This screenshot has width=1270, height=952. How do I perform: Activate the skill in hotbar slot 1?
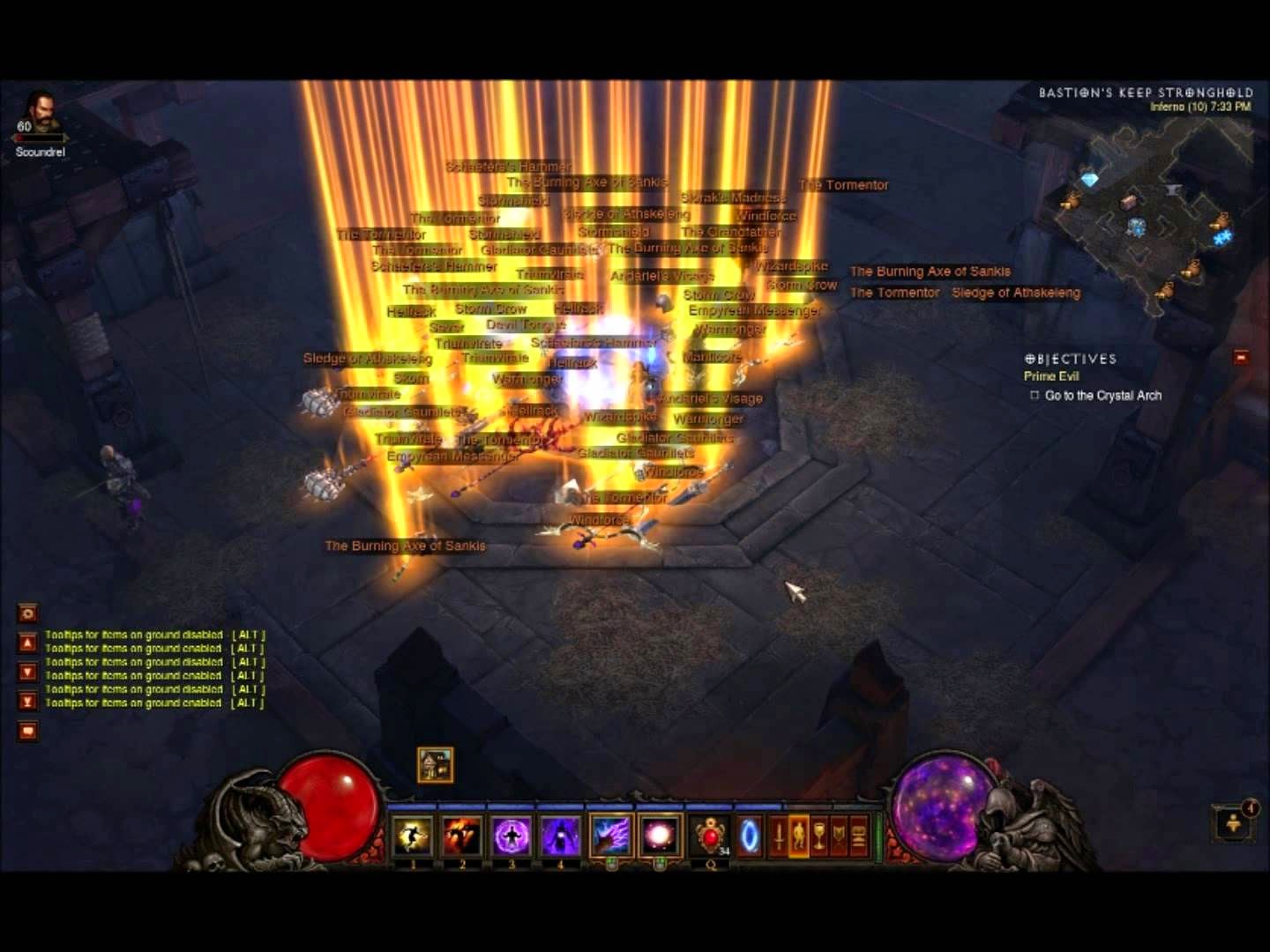(x=413, y=835)
